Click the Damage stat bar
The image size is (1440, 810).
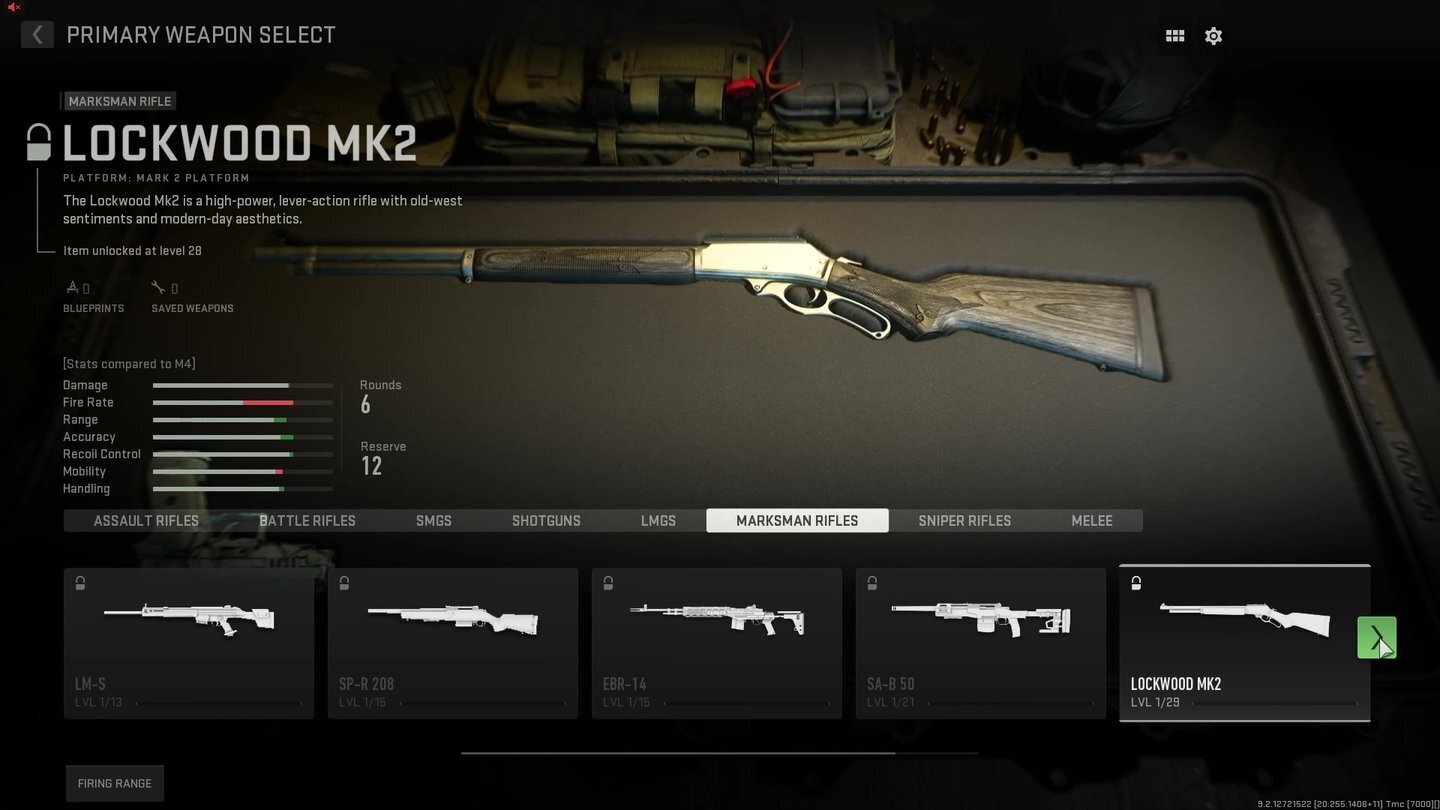tap(242, 385)
